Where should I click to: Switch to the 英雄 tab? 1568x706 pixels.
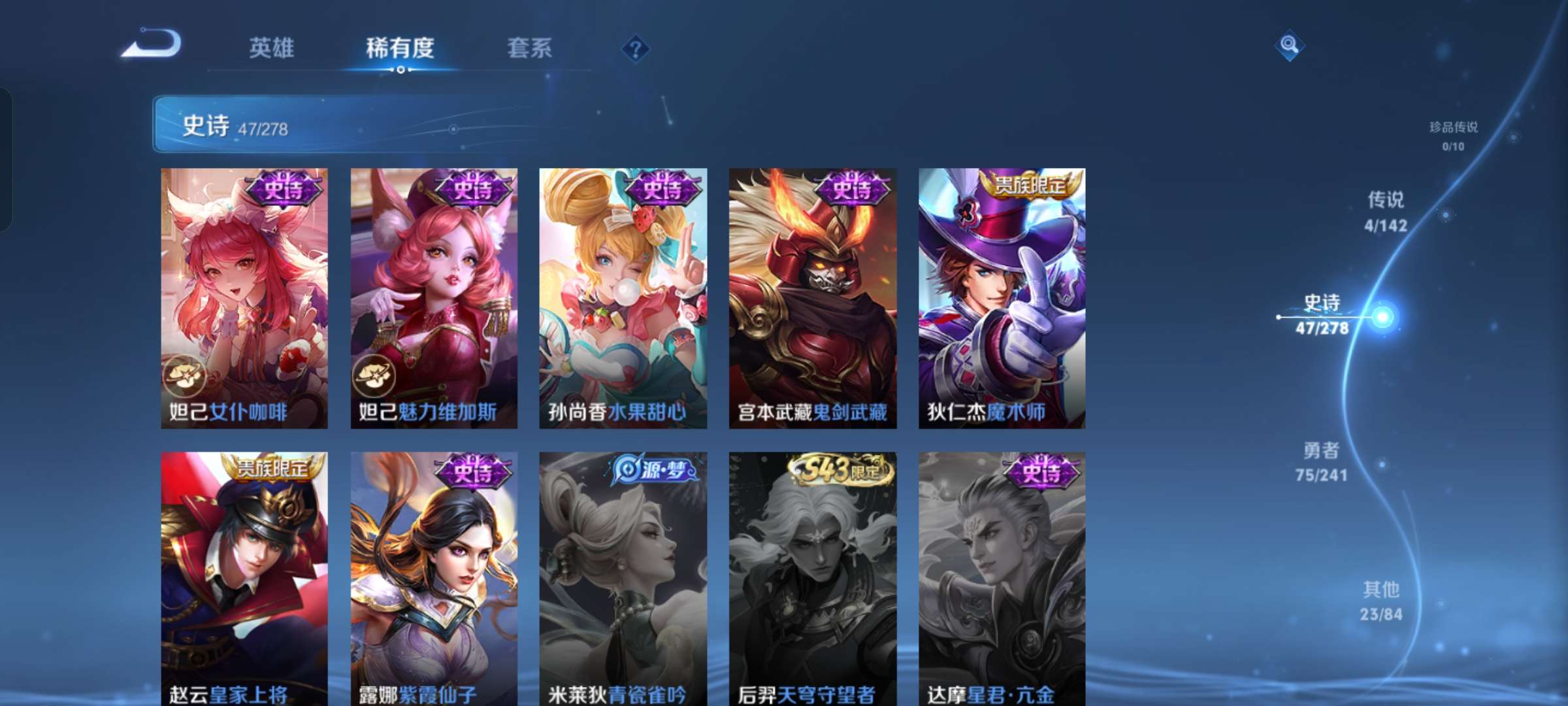tap(271, 47)
